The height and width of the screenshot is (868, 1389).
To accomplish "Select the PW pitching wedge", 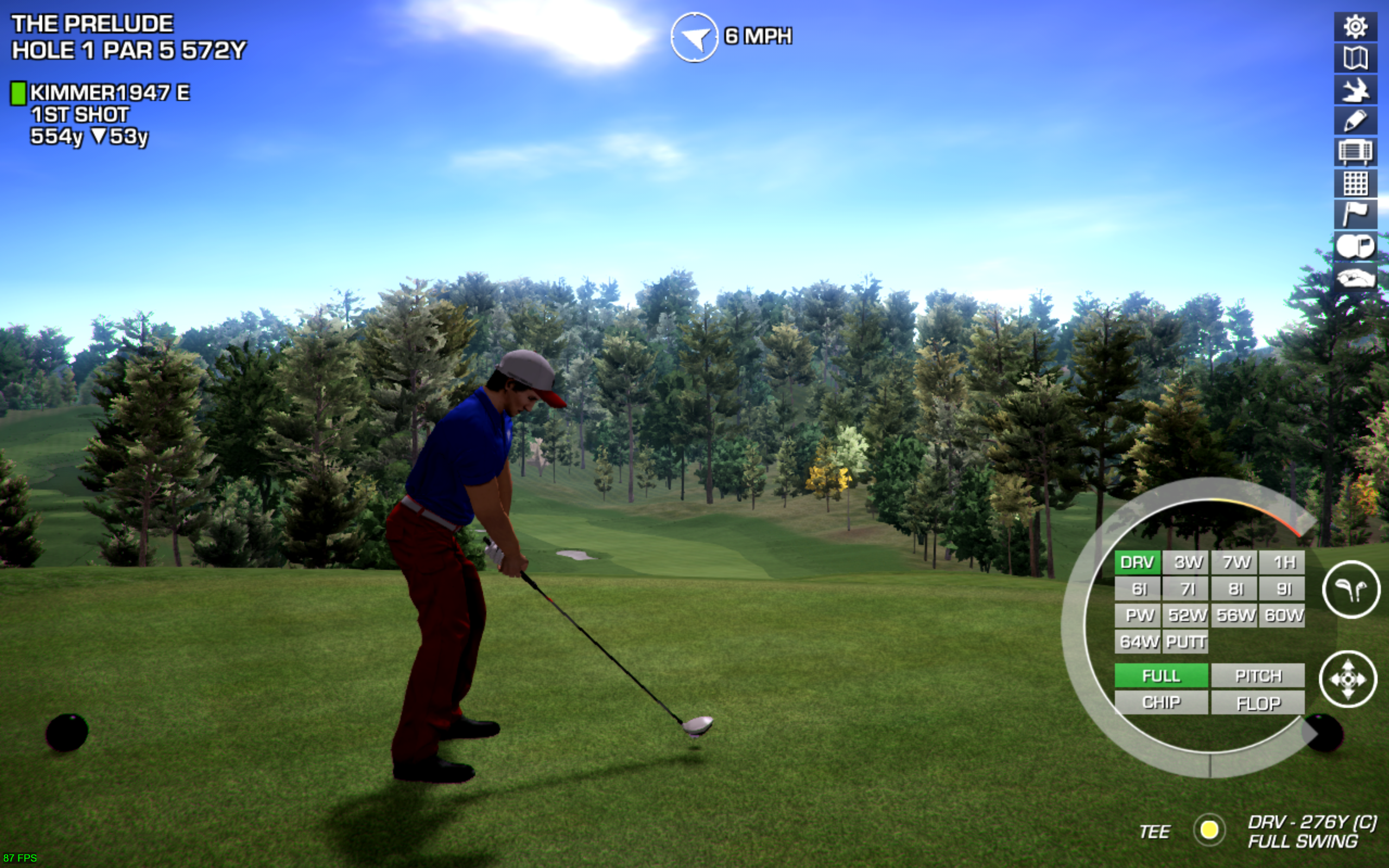I will (1138, 616).
